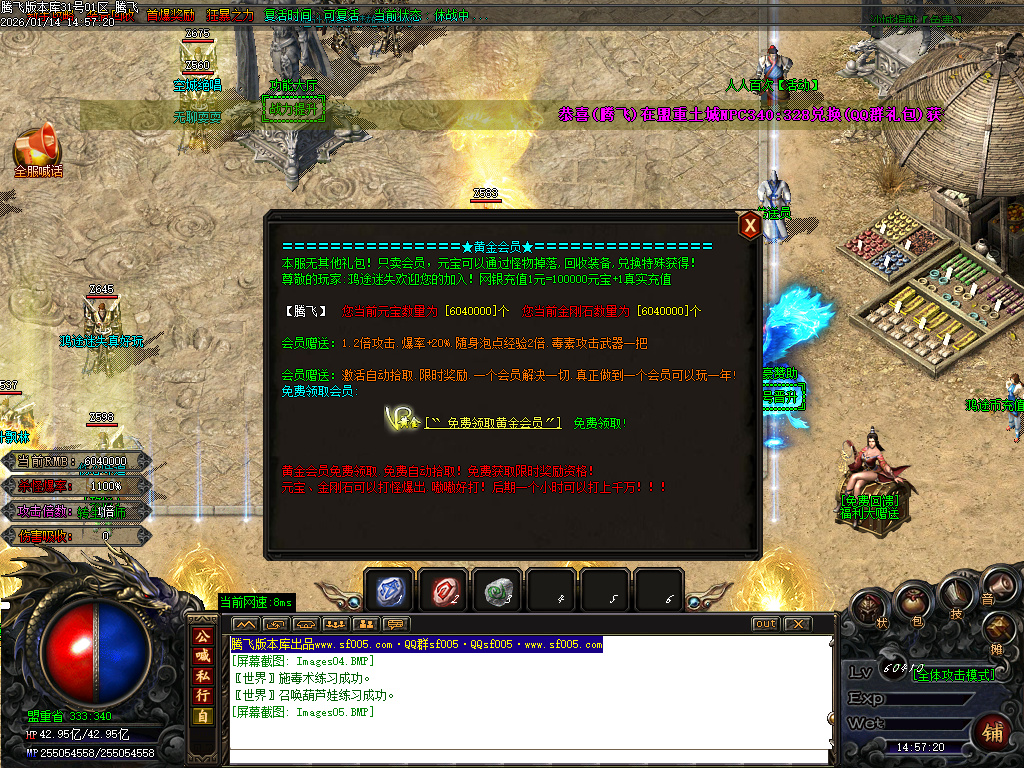Switch chat to the 公 public channel
This screenshot has height=768, width=1024.
coord(203,636)
